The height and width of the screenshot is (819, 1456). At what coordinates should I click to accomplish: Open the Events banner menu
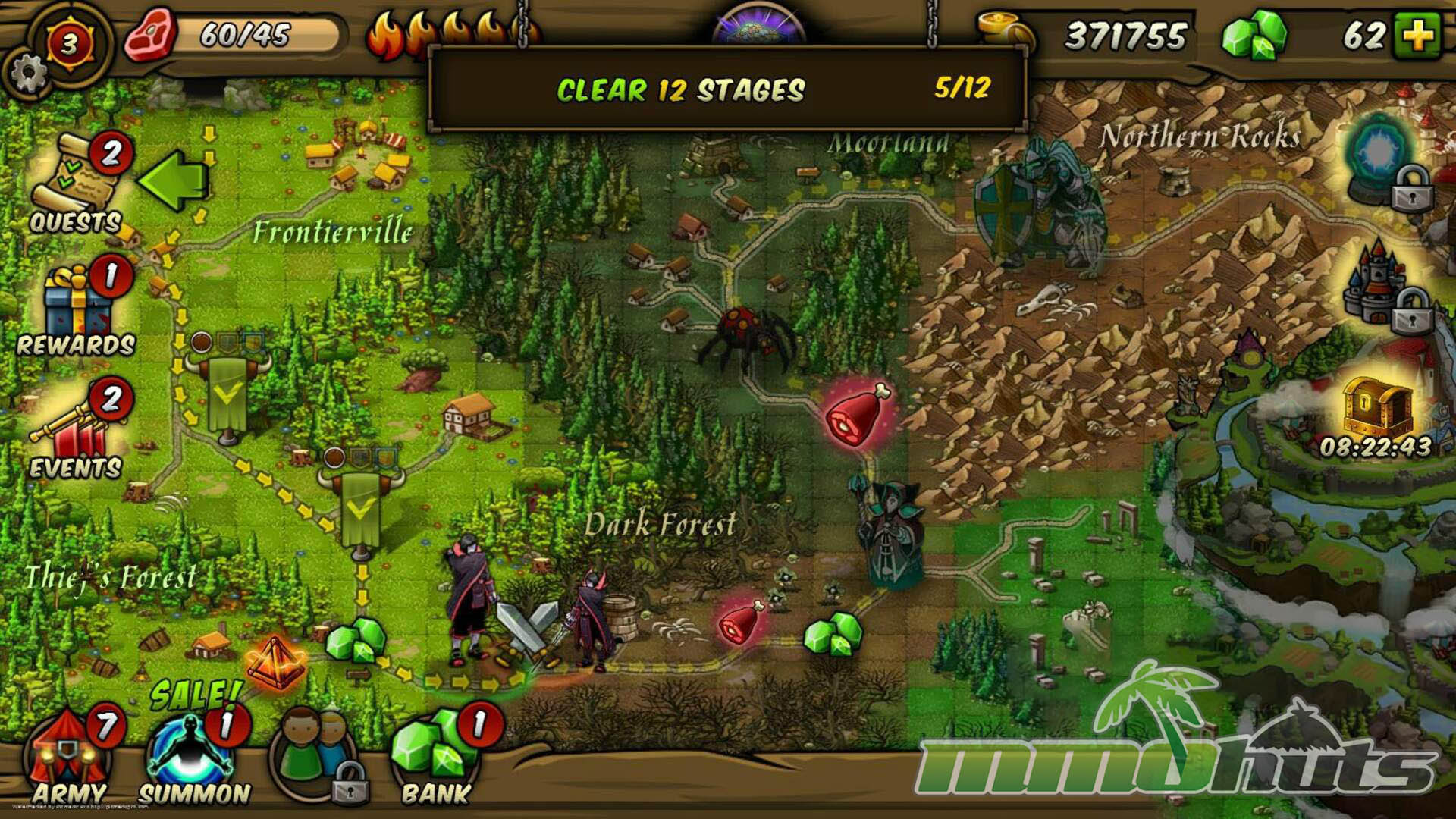point(74,434)
